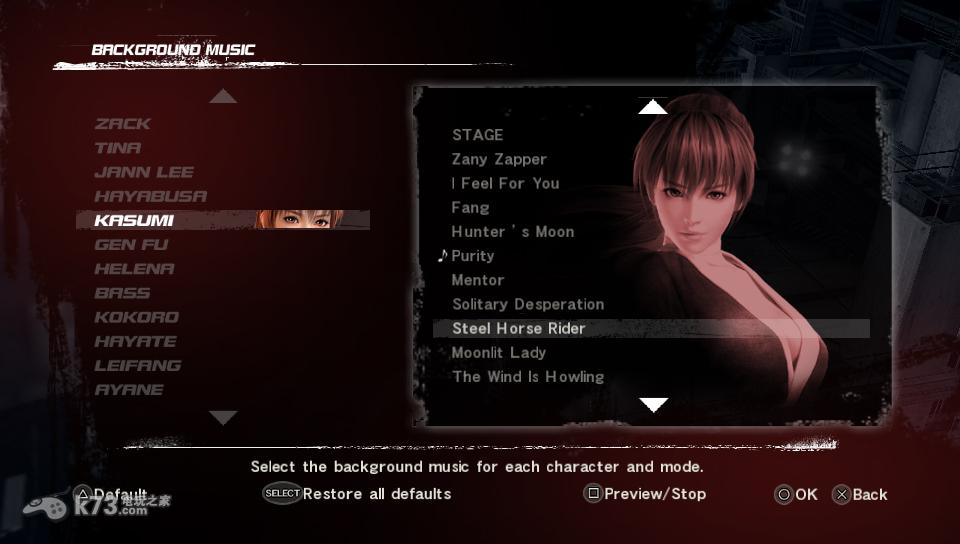The height and width of the screenshot is (544, 960).
Task: Click the music list up arrow
Action: tap(653, 107)
